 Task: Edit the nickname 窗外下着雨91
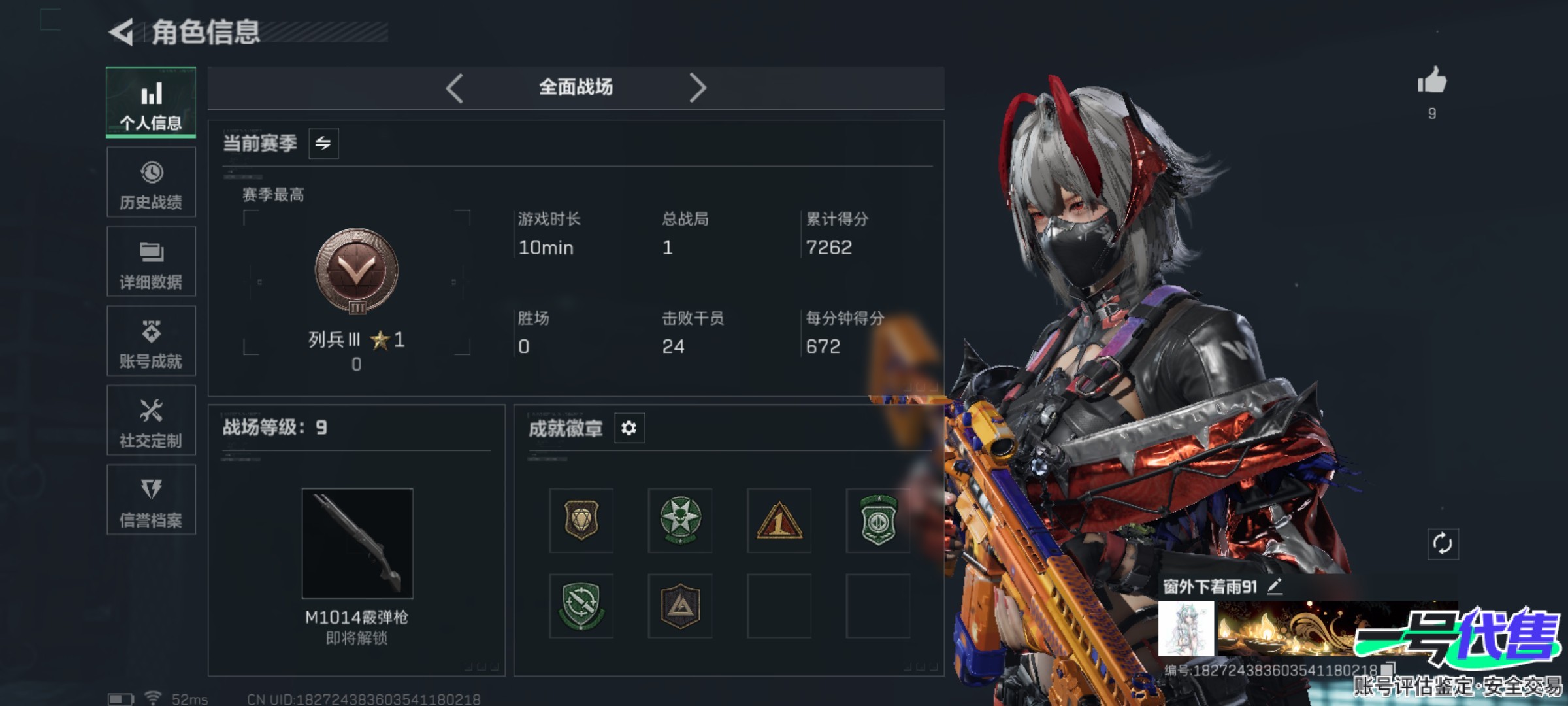(x=1275, y=586)
